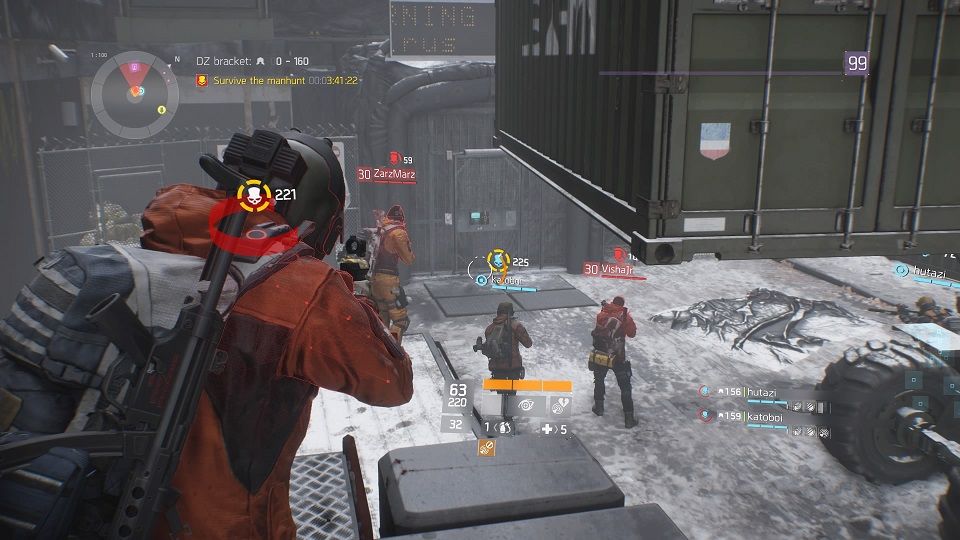Click the purple marker on the minimap

134,67
